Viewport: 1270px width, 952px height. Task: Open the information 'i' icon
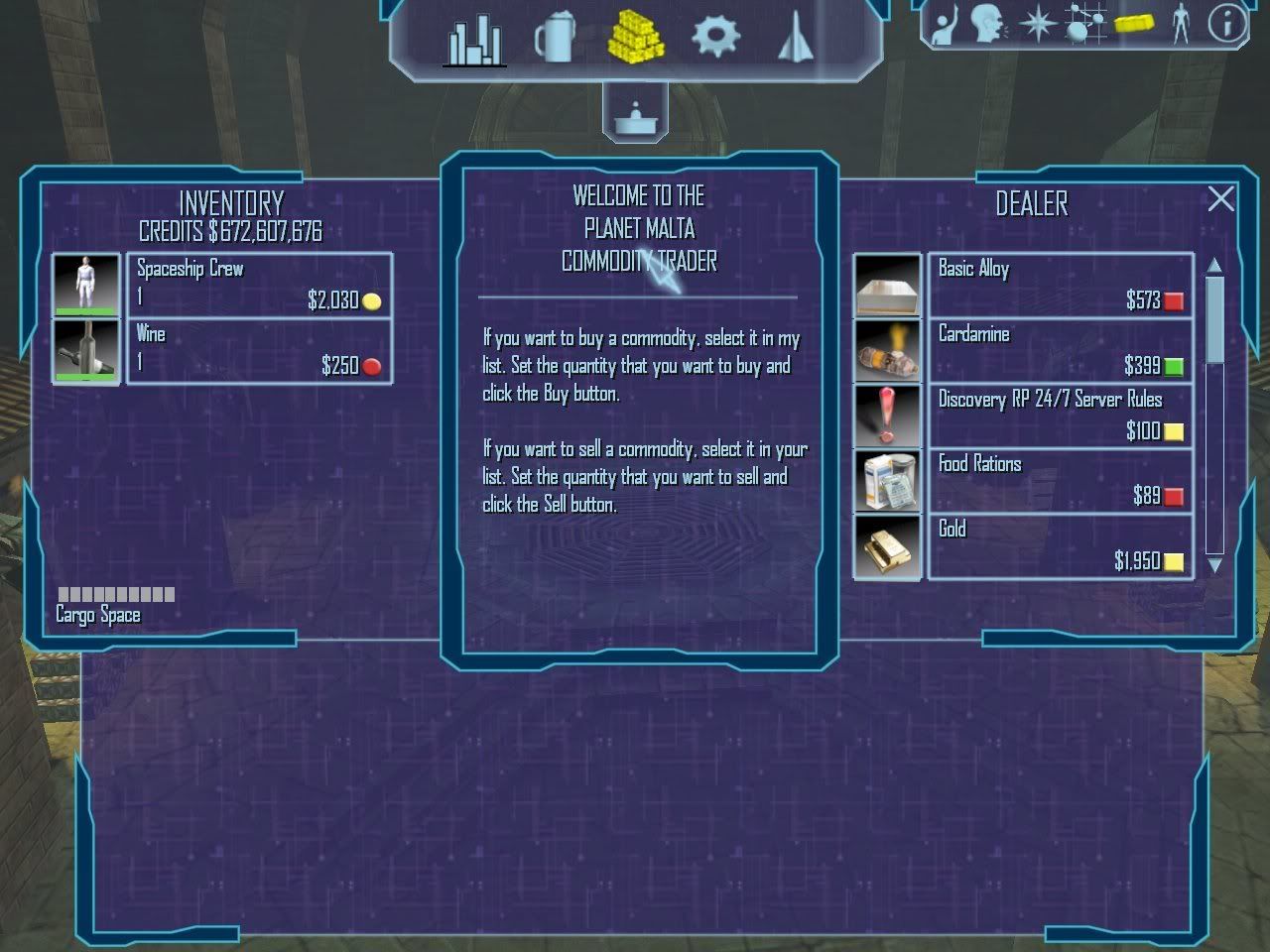tap(1227, 24)
